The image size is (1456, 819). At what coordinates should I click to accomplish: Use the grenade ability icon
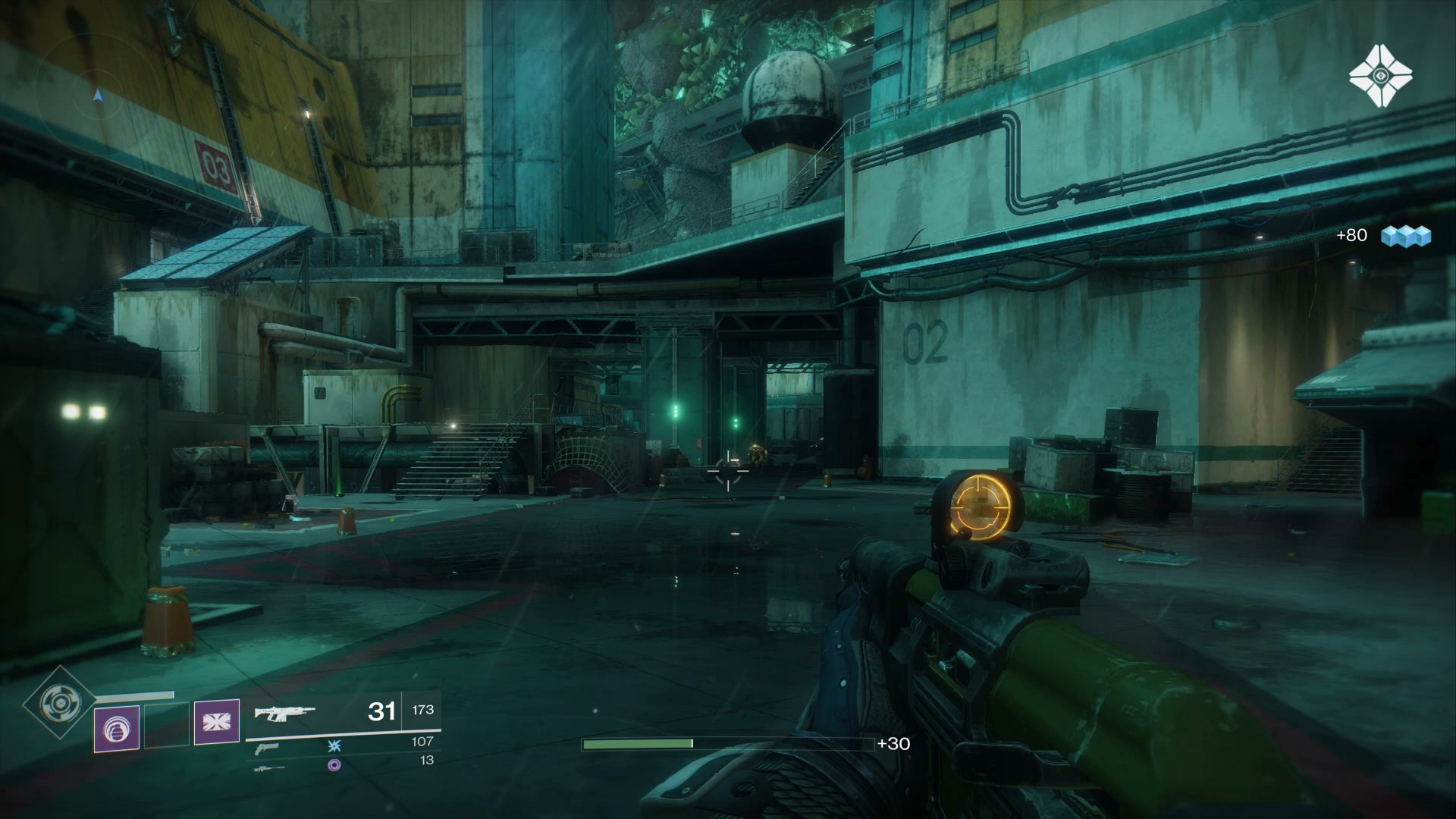(x=117, y=728)
